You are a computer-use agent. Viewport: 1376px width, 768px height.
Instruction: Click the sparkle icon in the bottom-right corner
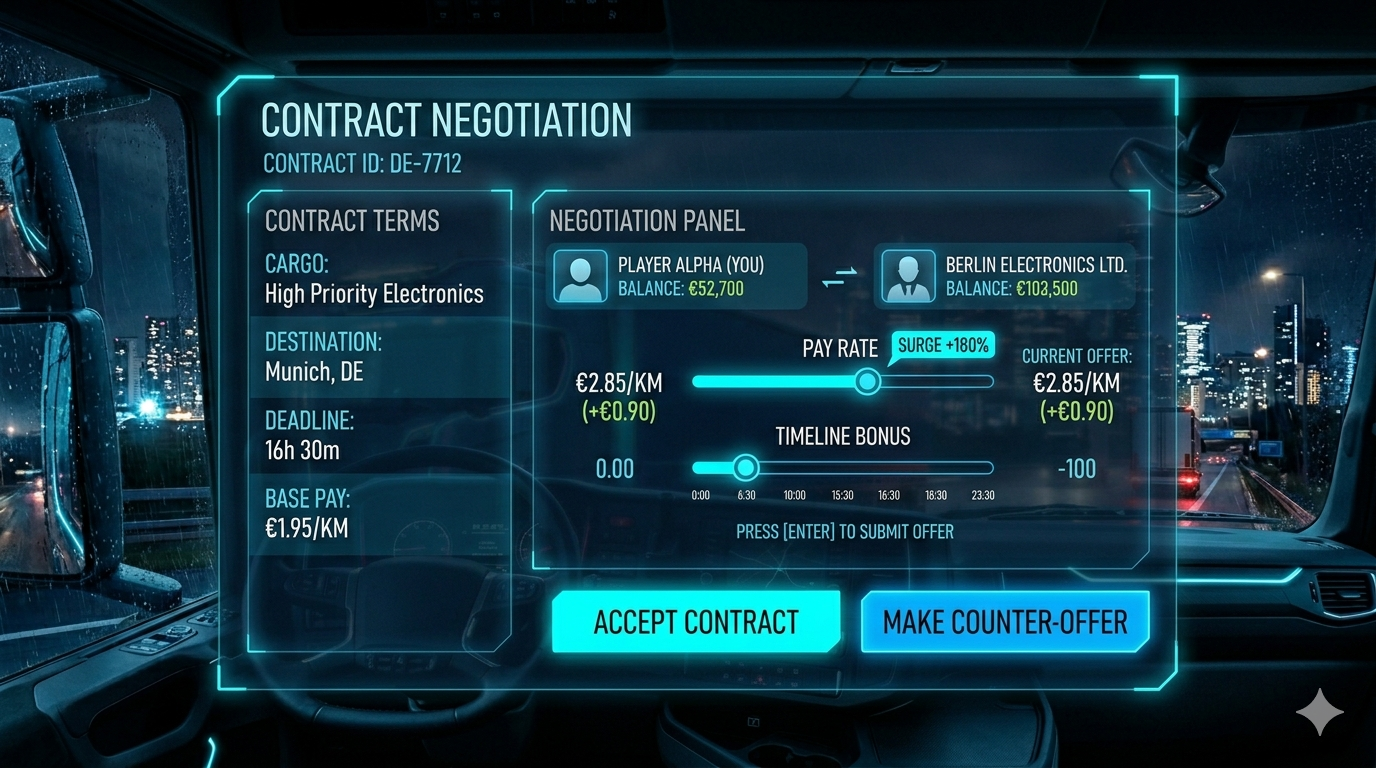point(1321,711)
